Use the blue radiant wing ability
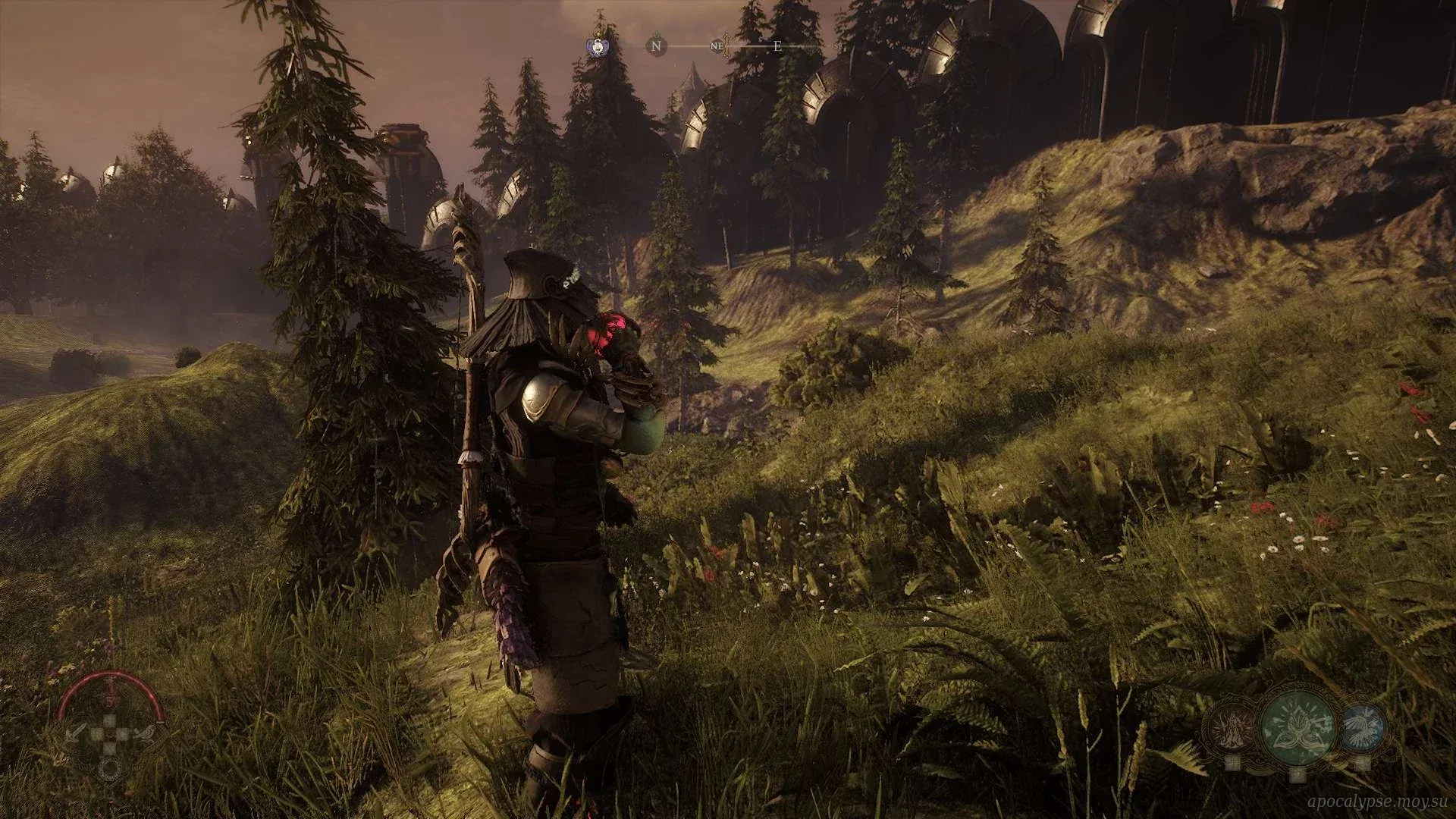This screenshot has width=1456, height=819. click(1363, 726)
